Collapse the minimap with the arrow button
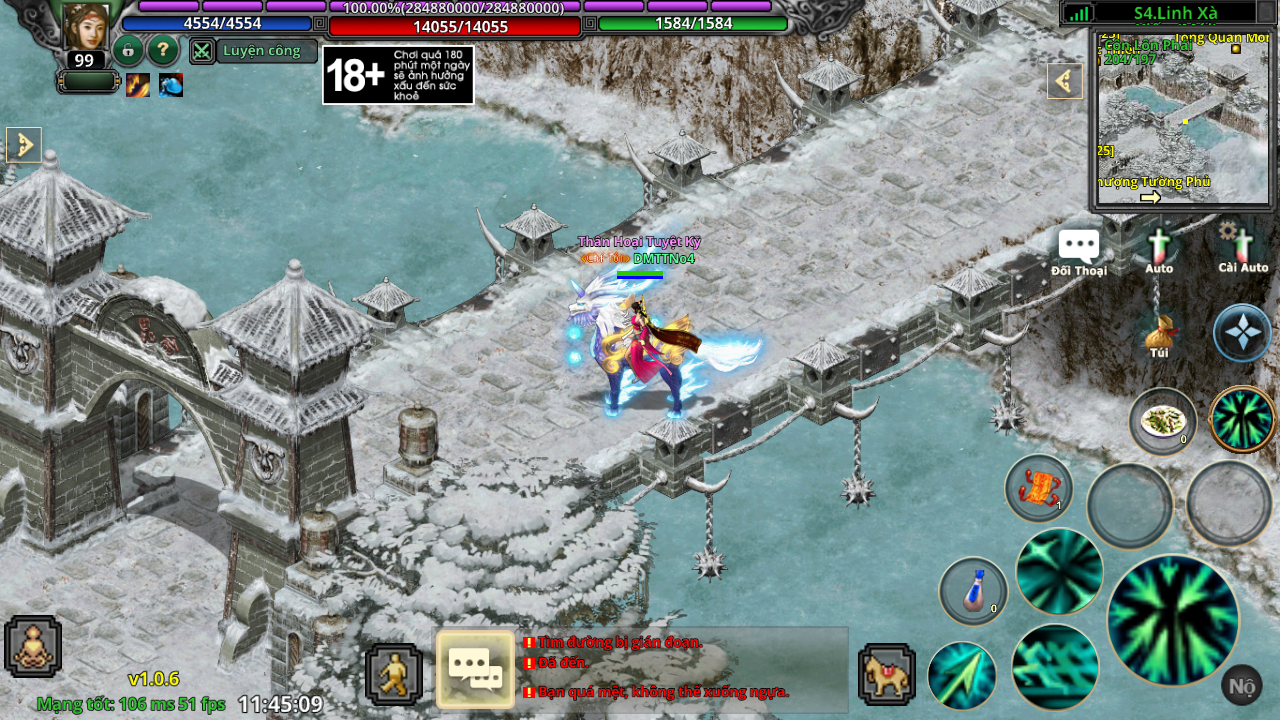 click(x=1065, y=81)
